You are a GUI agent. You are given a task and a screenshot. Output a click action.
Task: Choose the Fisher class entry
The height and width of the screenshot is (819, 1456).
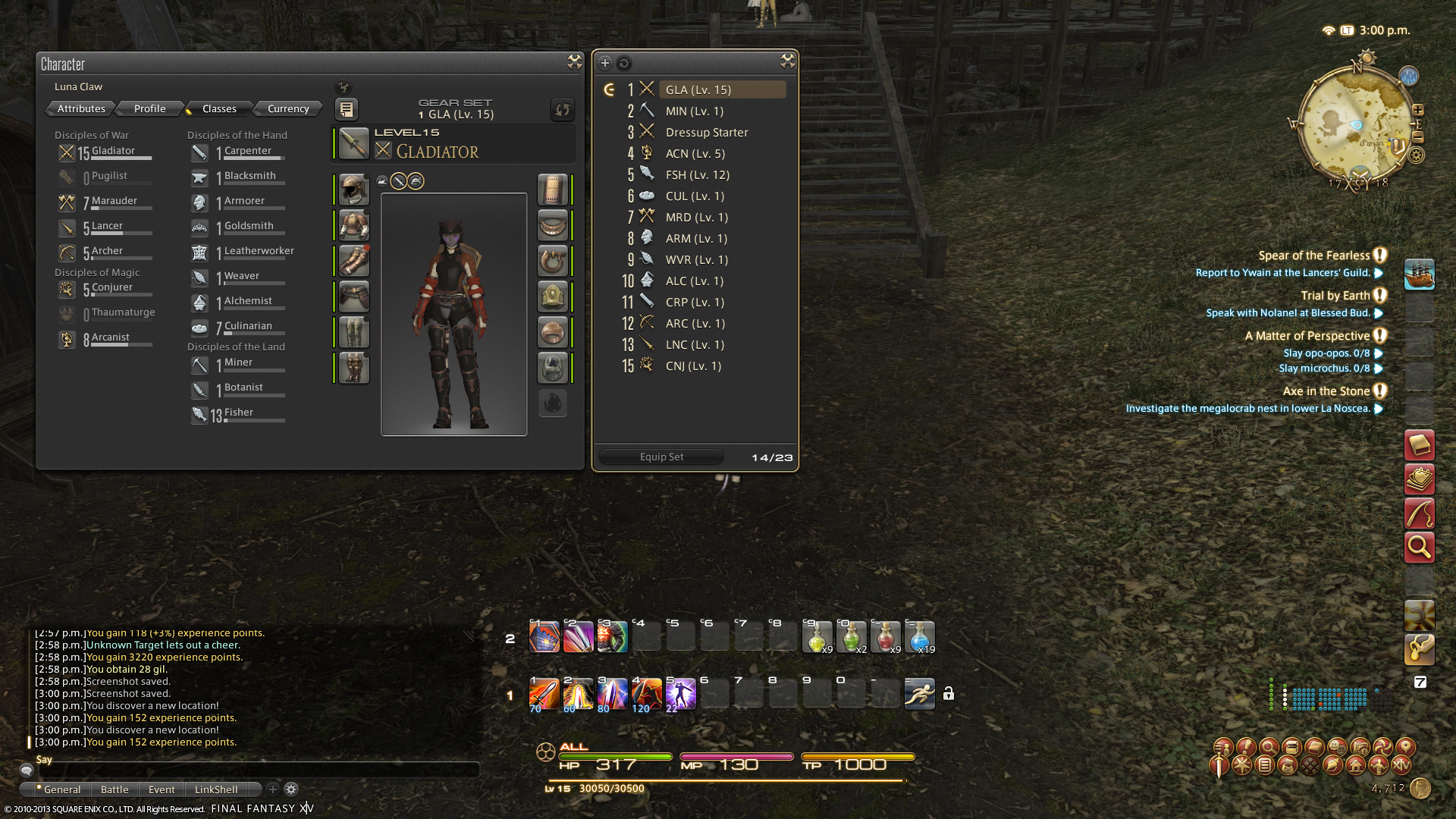click(x=238, y=413)
